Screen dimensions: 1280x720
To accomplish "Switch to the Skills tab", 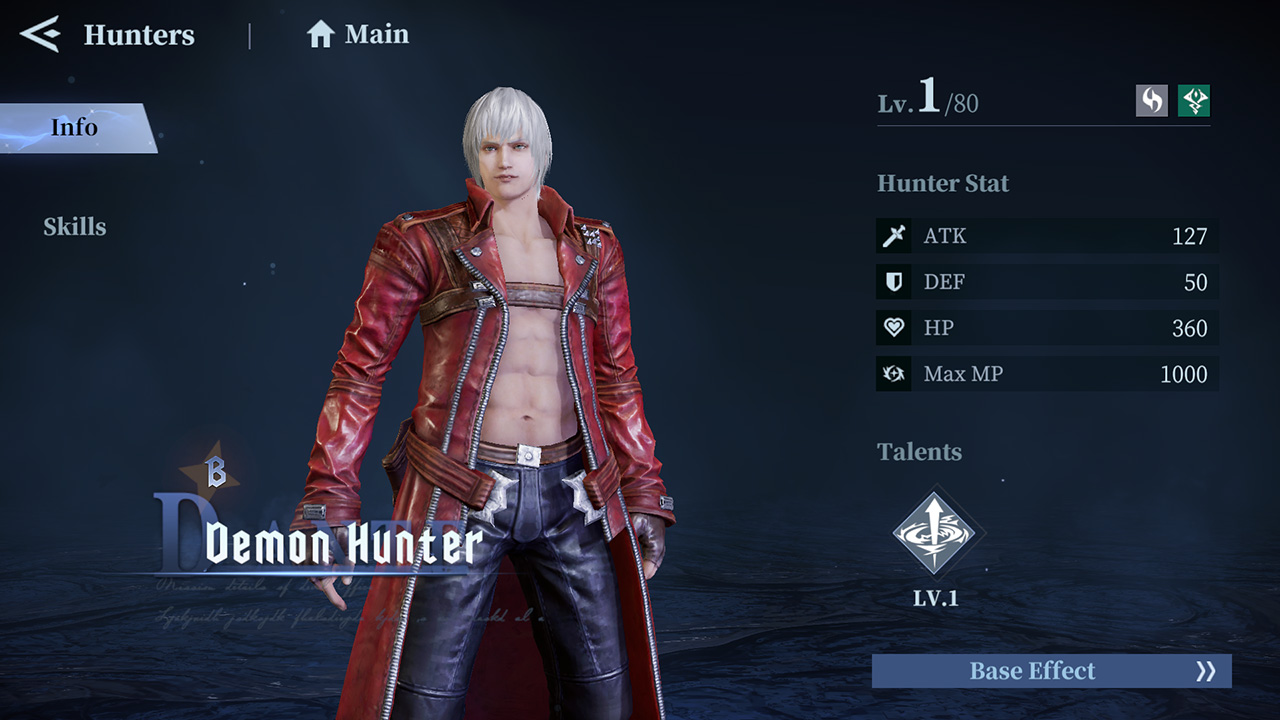I will [76, 226].
